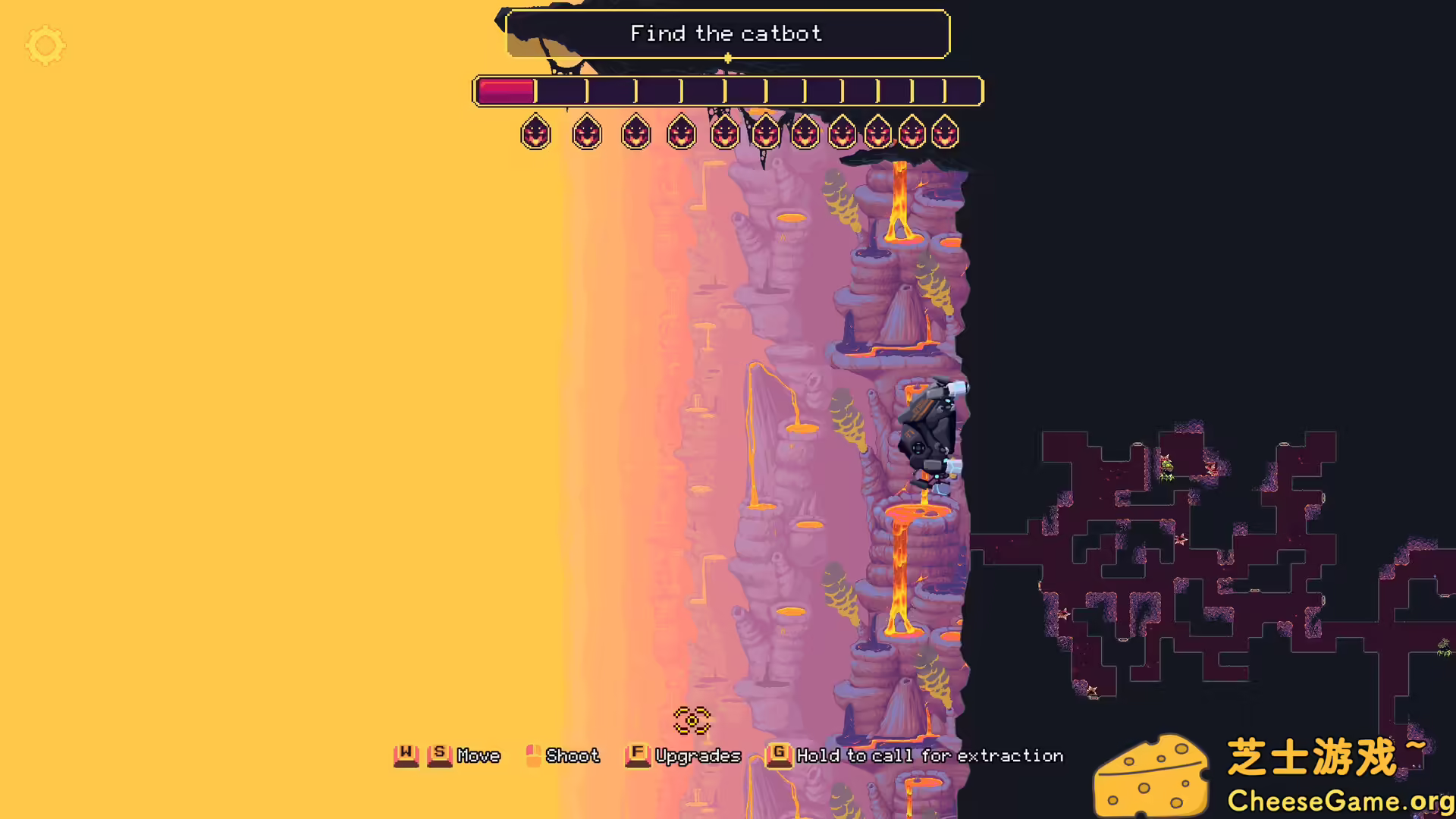This screenshot has height=819, width=1456.
Task: Expand the Upgrades panel via F hint
Action: click(x=637, y=755)
